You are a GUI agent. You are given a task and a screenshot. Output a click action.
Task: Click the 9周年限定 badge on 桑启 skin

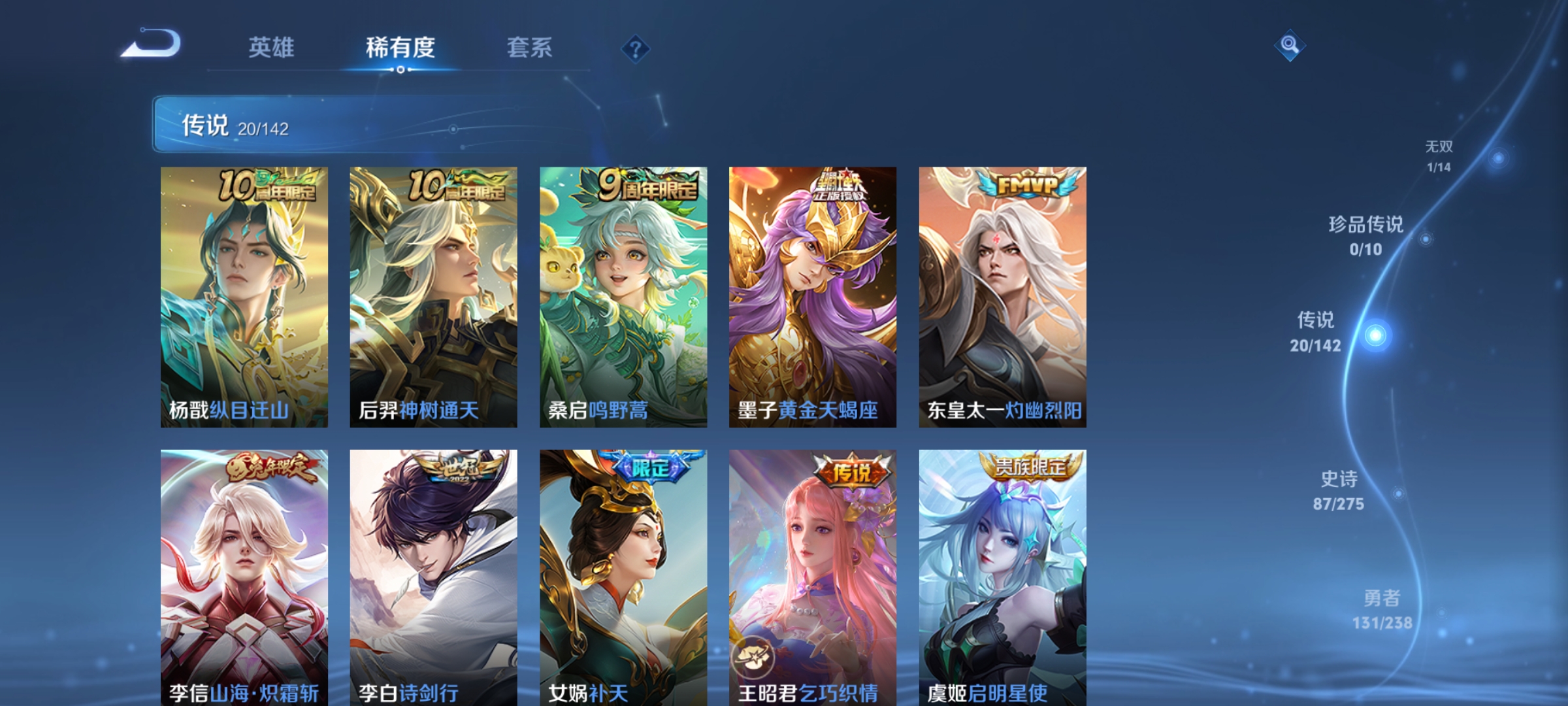click(x=644, y=185)
